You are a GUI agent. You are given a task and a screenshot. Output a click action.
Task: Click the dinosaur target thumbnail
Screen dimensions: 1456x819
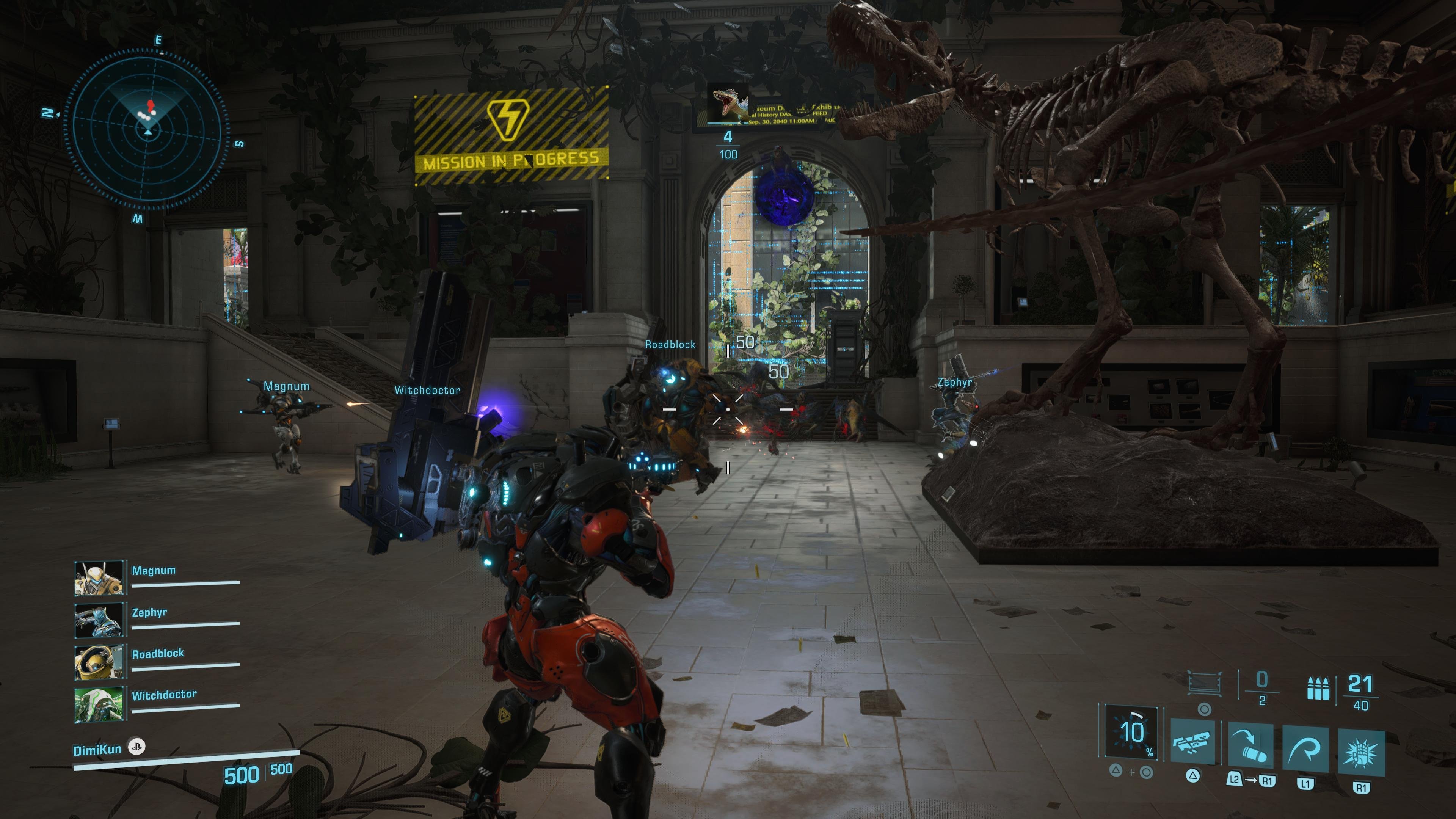[x=728, y=104]
